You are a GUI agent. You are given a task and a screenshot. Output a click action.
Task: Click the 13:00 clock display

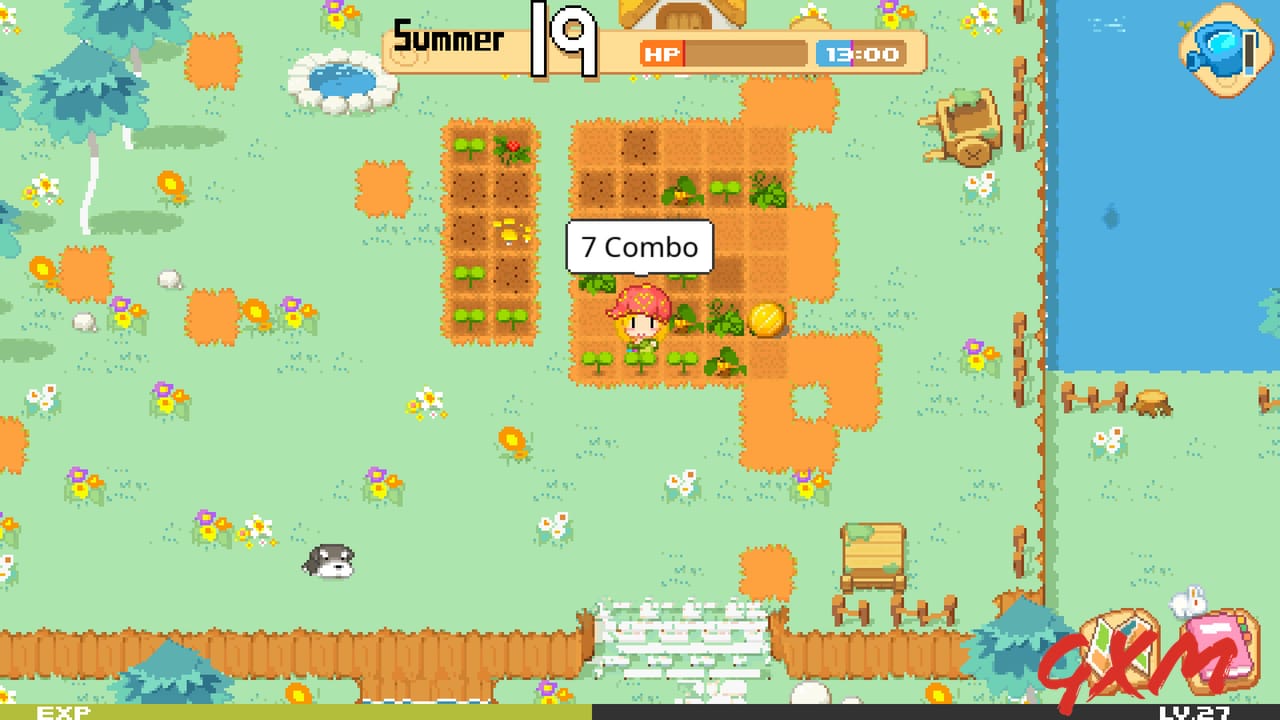pyautogui.click(x=861, y=53)
